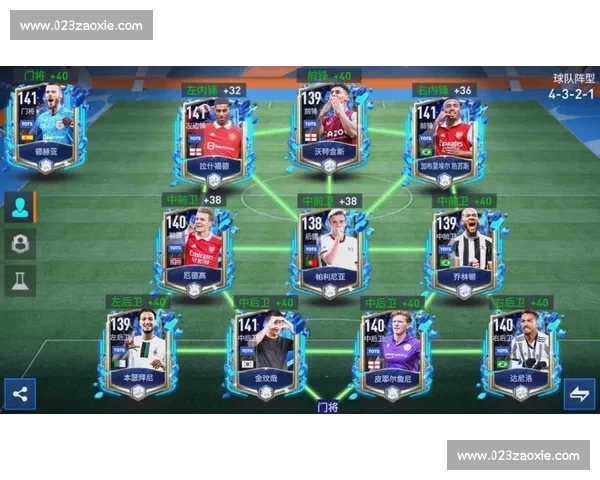This screenshot has height=480, width=600.
Task: Open the player lineup tab icon
Action: coord(20,207)
